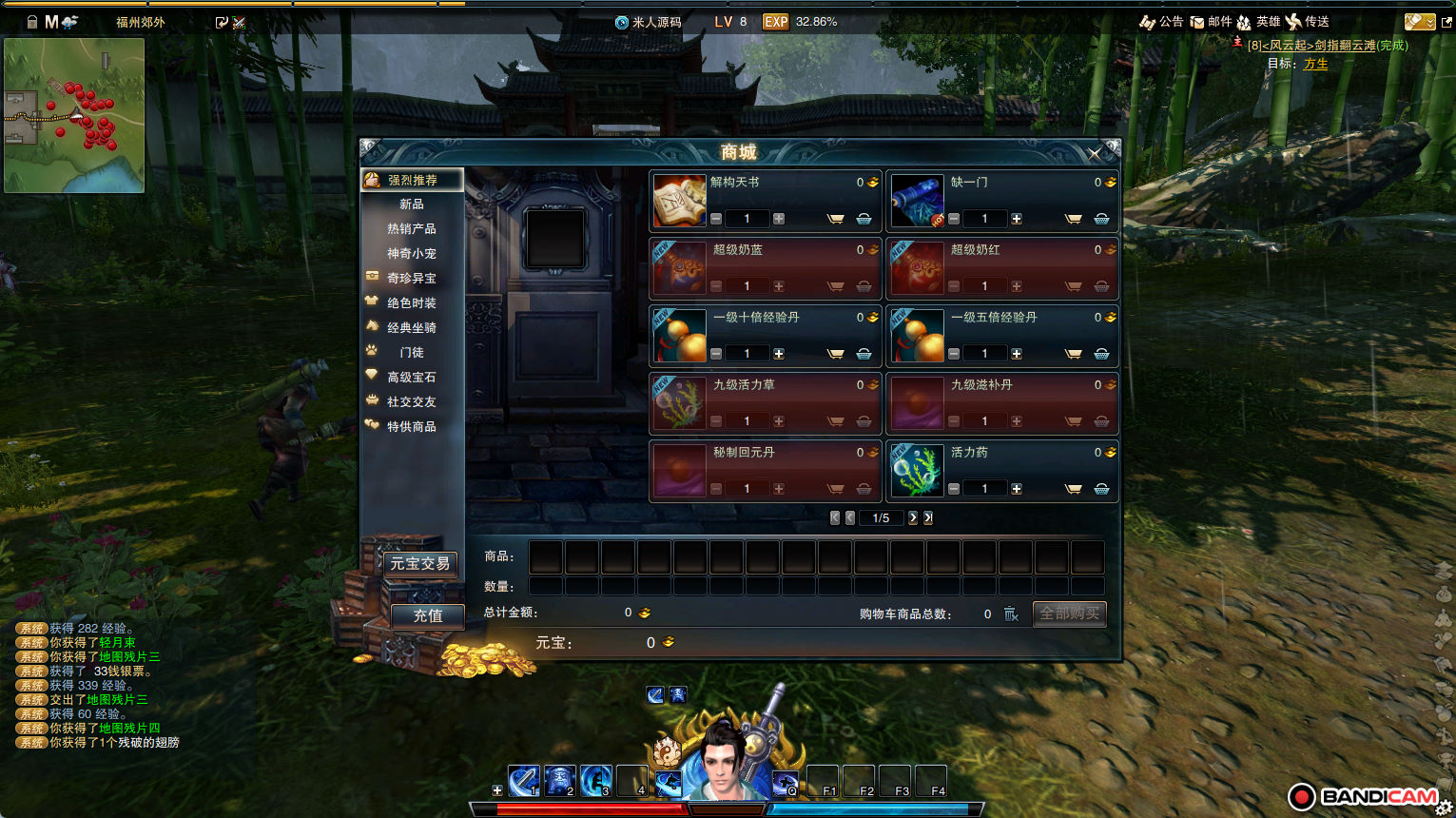Open the 充值 recharge button
This screenshot has height=818, width=1456.
coord(427,616)
